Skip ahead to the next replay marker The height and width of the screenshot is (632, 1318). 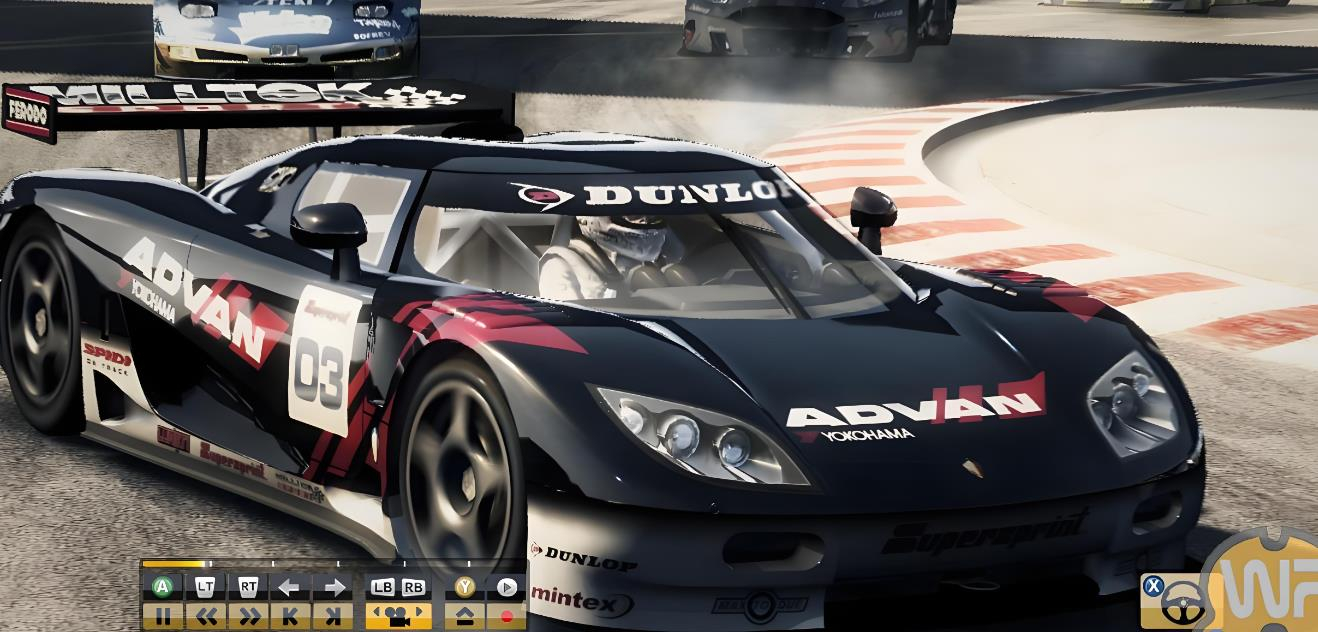click(x=333, y=616)
